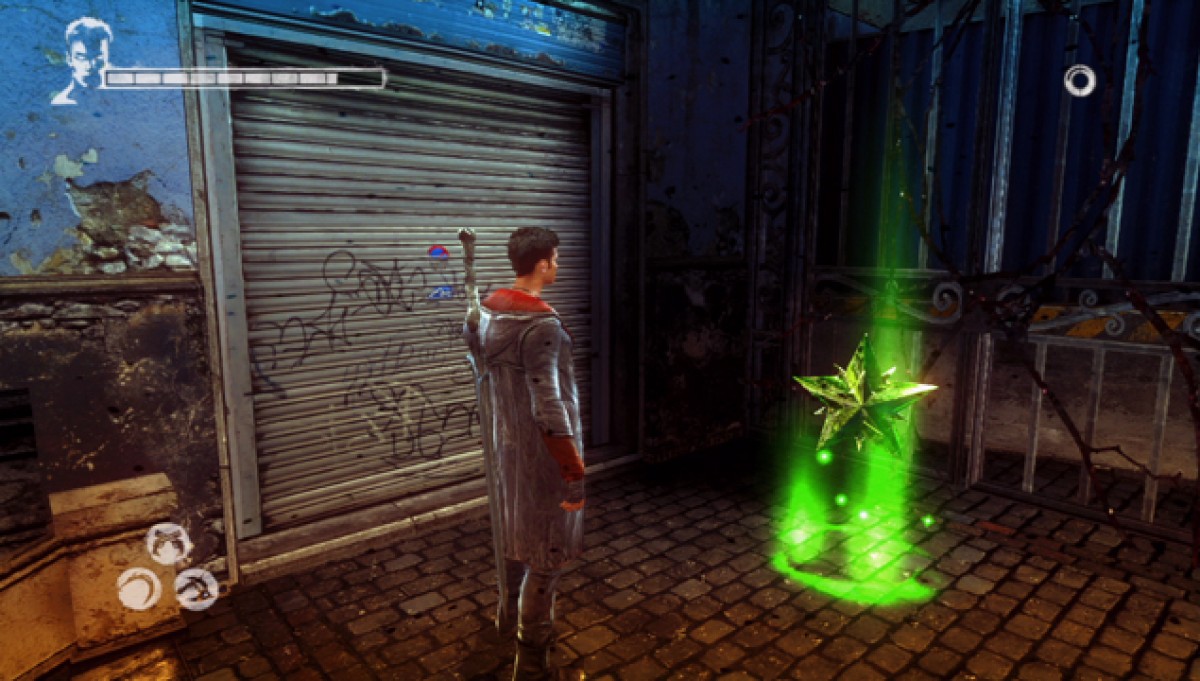Choose the crescent scythe weapon icon
Screen dimensions: 1200x681
coord(139,588)
